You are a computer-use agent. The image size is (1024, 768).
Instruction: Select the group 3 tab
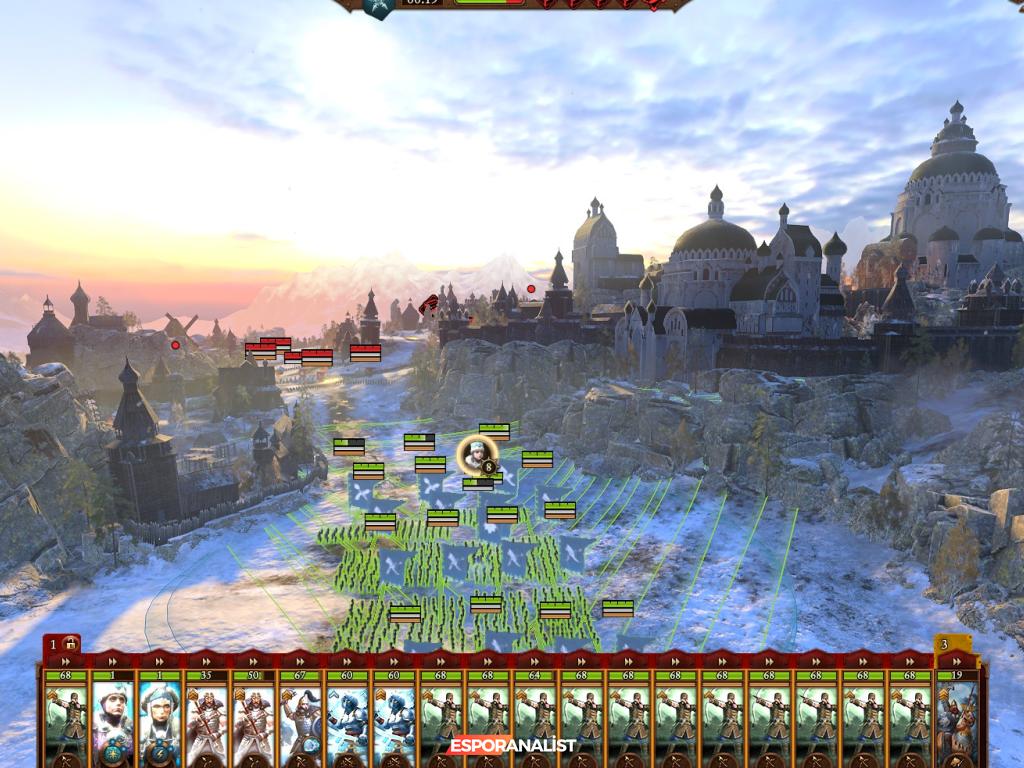point(946,644)
